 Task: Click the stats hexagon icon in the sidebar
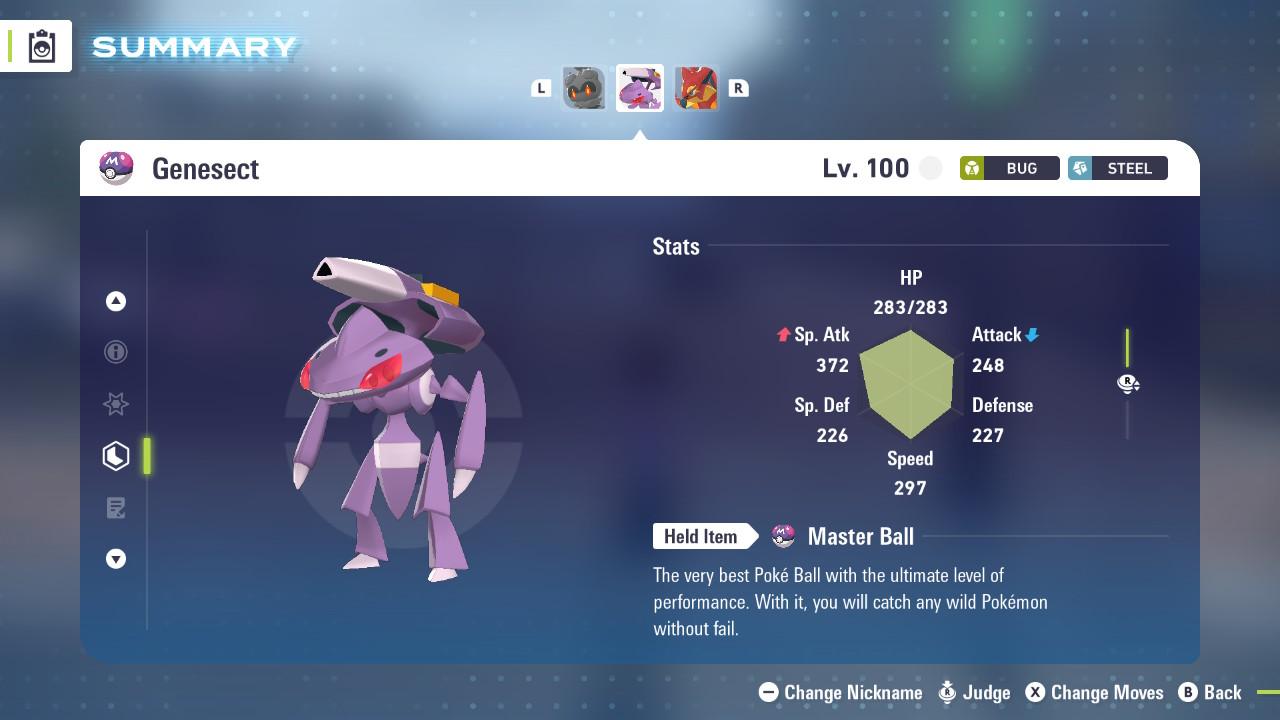[x=115, y=456]
